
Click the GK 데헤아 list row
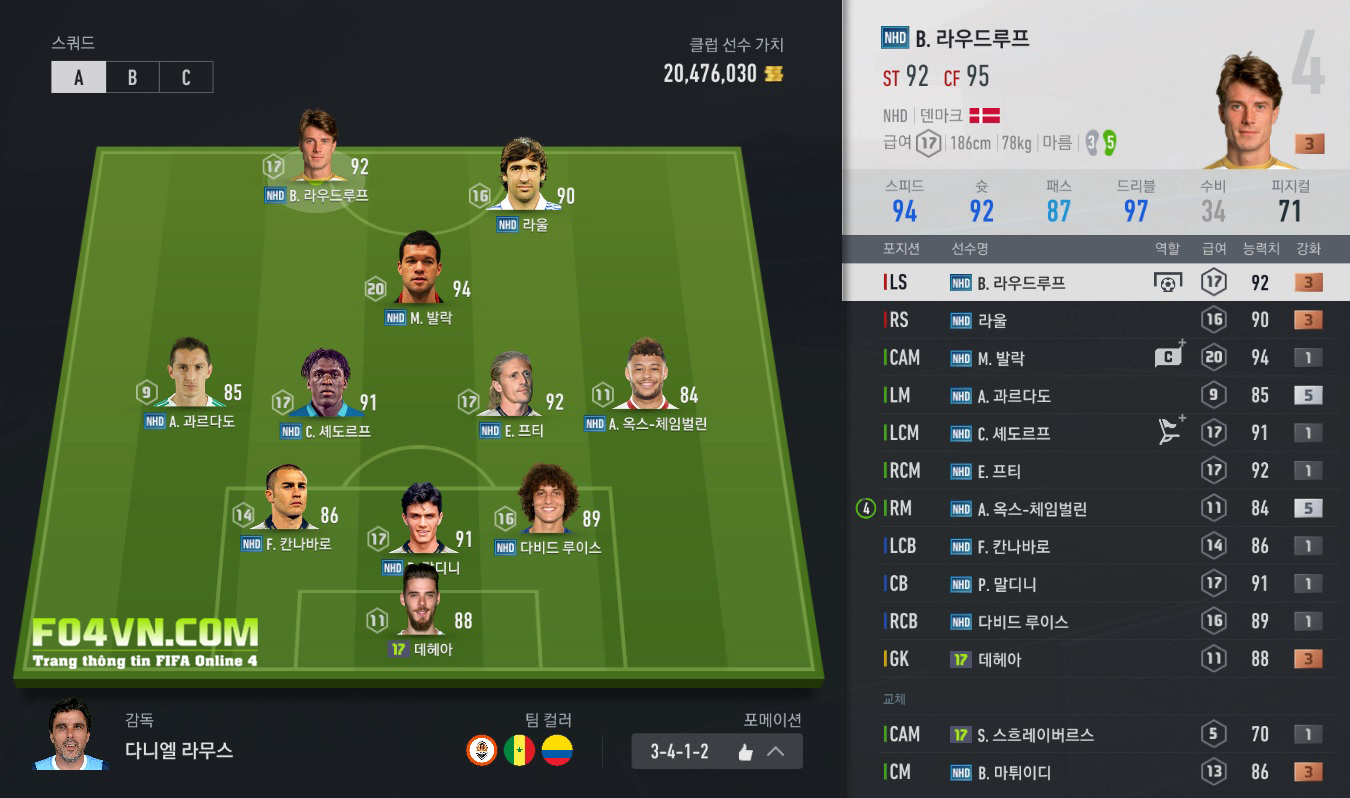(x=1095, y=659)
